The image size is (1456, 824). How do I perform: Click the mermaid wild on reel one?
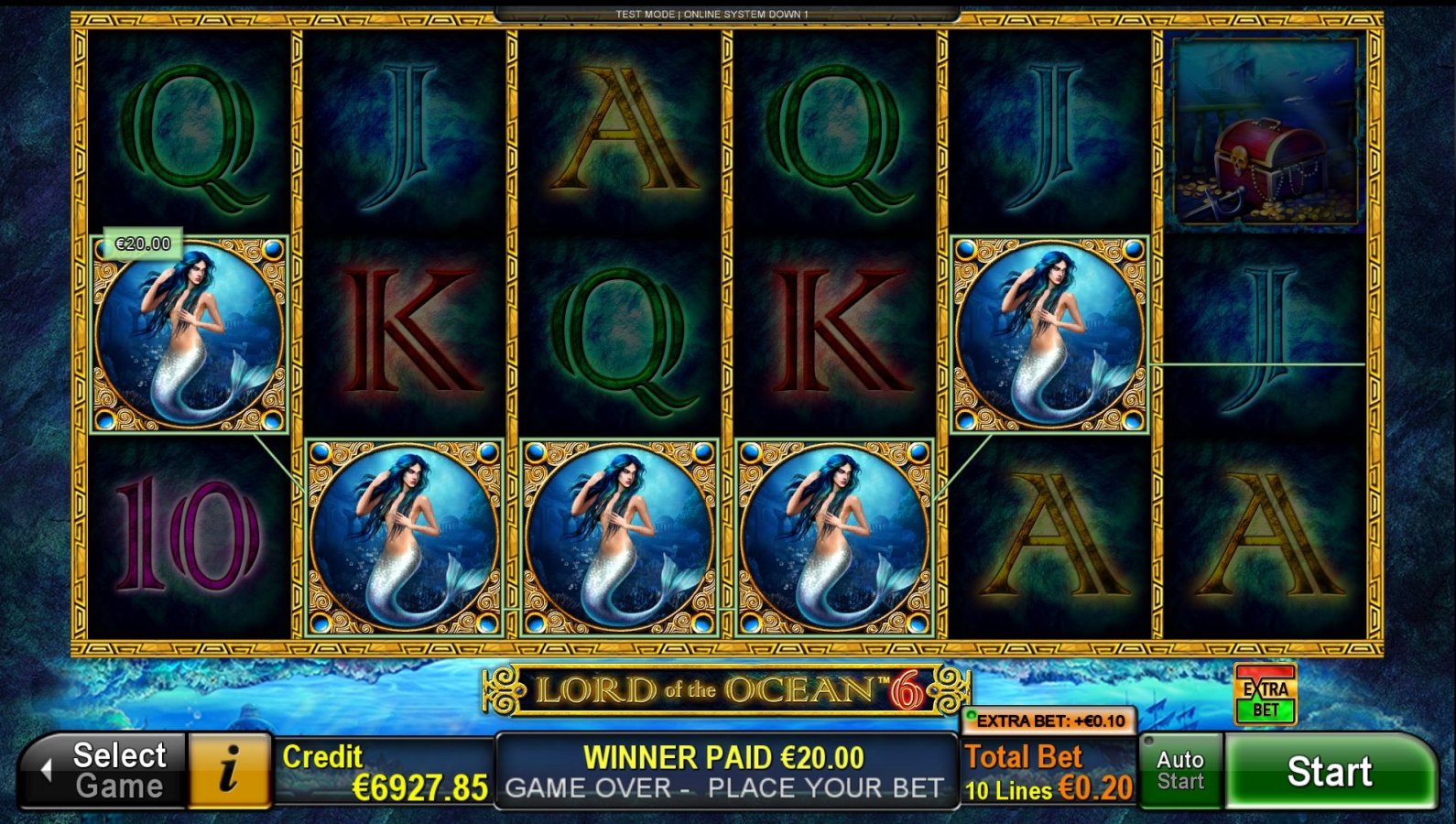click(x=190, y=334)
